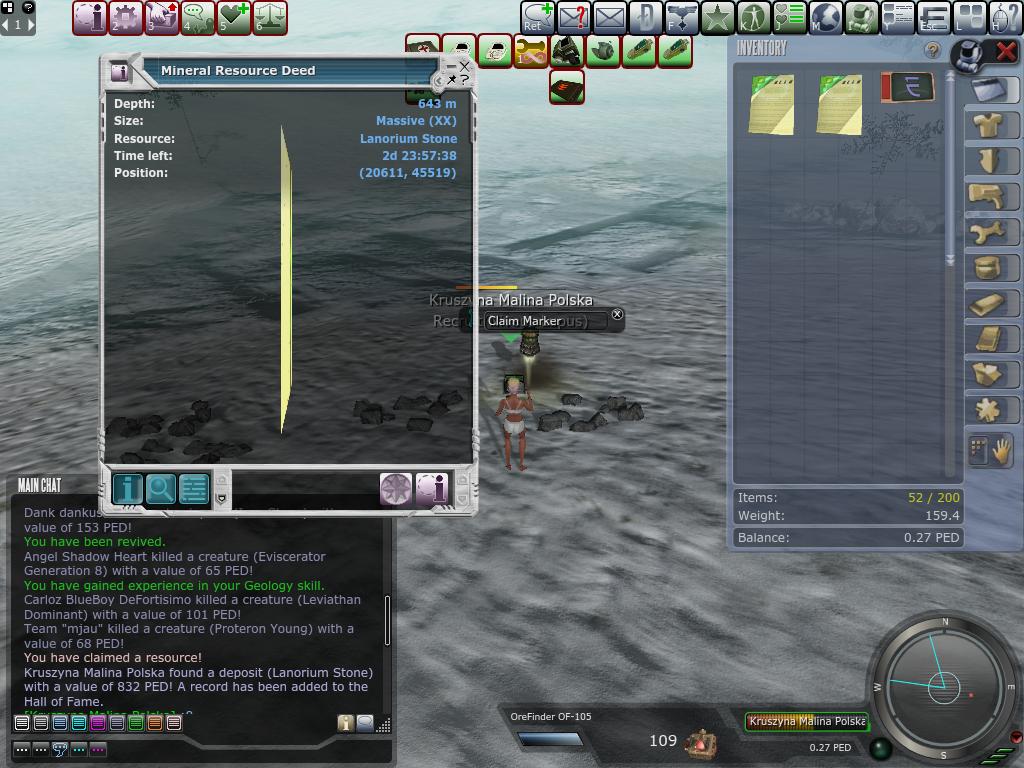Image resolution: width=1024 pixels, height=768 pixels.
Task: Close the Mineral Resource Deed window
Action: pyautogui.click(x=465, y=67)
